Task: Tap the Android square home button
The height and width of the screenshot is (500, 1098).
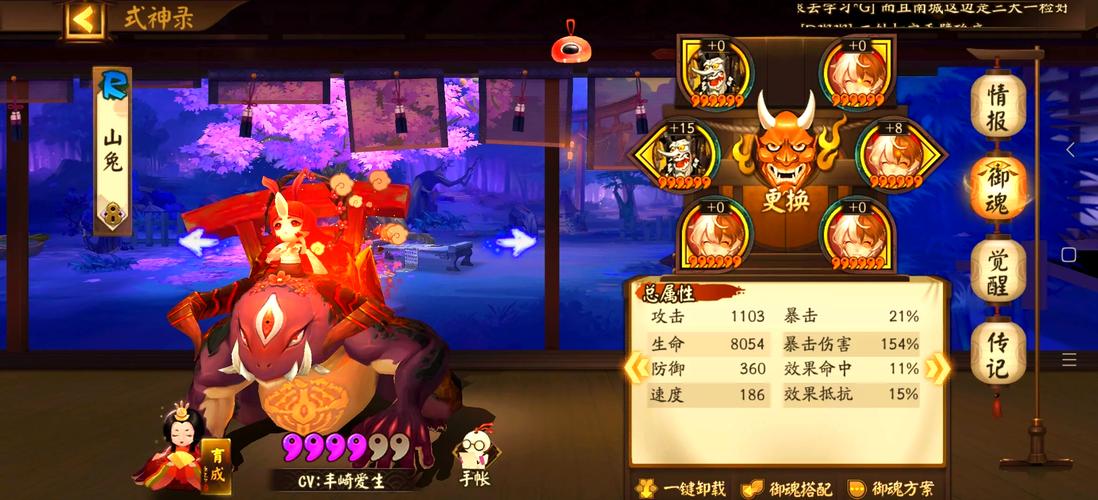Action: coord(1068,255)
